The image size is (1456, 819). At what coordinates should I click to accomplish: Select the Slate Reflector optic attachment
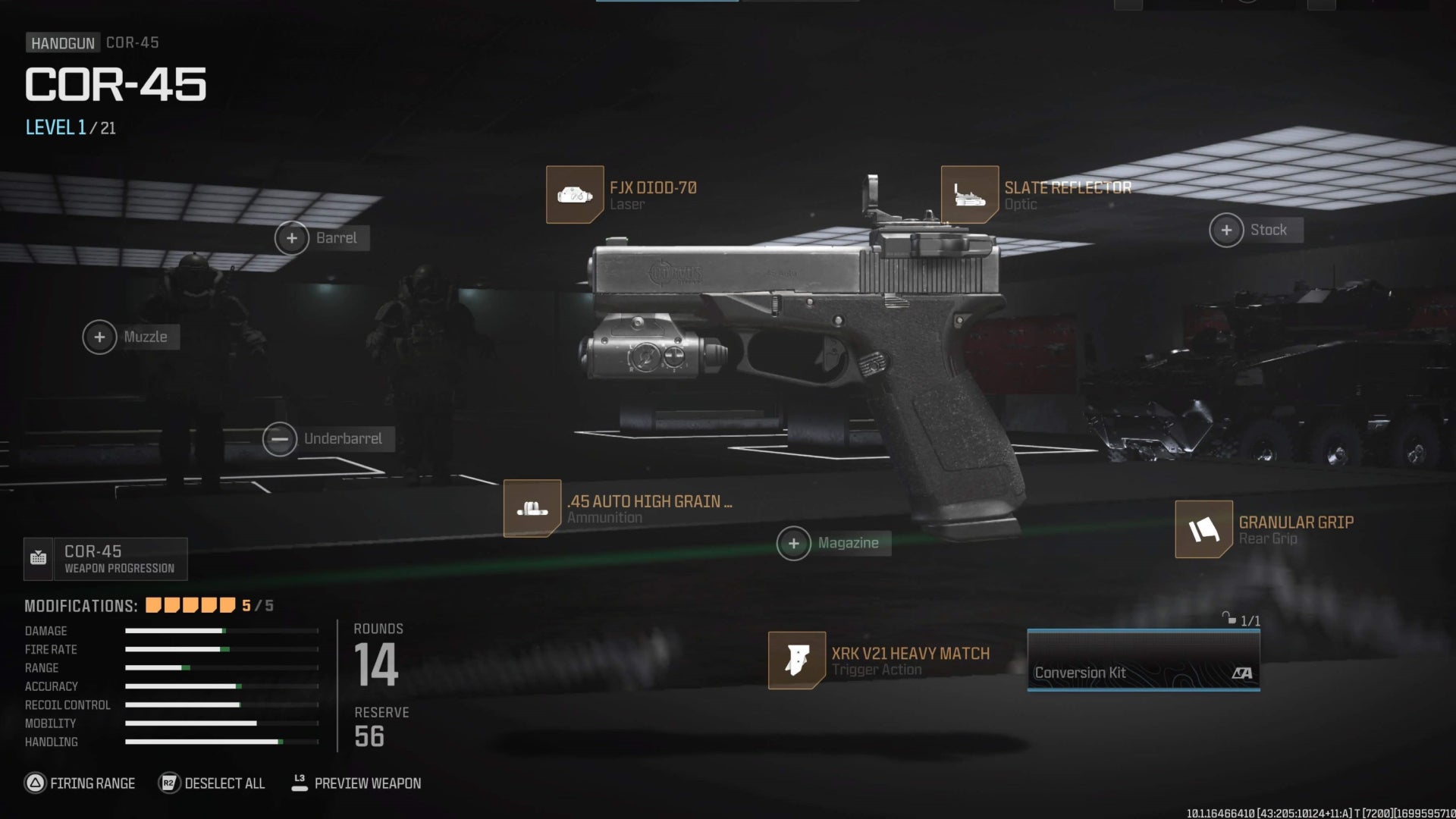[x=970, y=195]
